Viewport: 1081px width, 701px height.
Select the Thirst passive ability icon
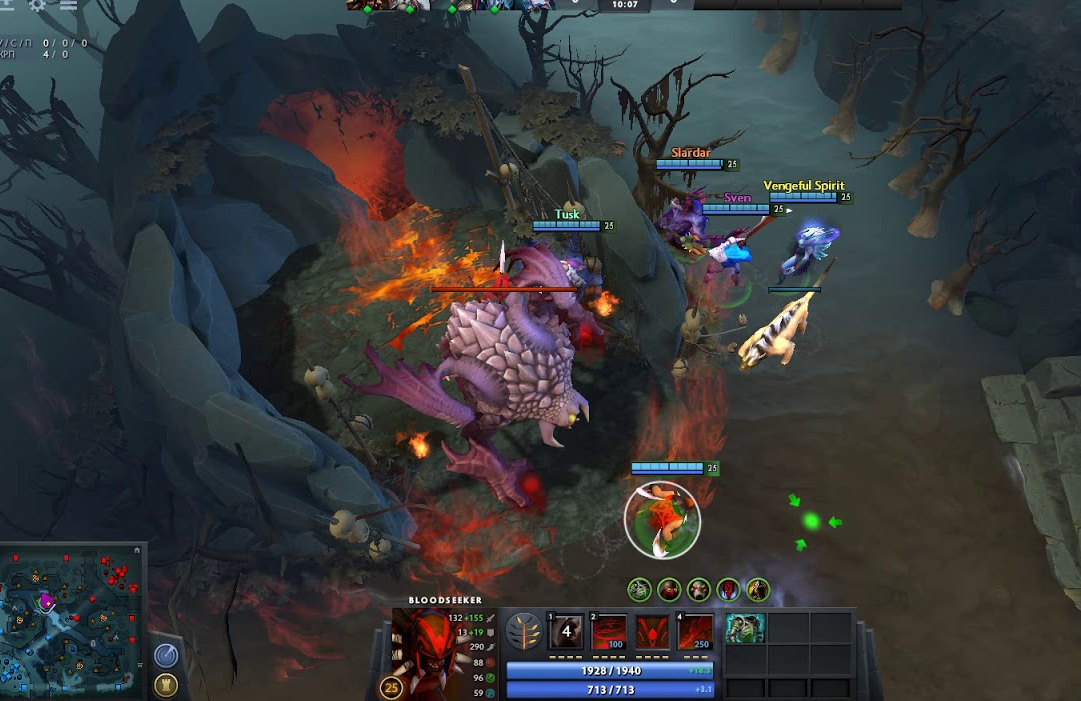point(653,632)
